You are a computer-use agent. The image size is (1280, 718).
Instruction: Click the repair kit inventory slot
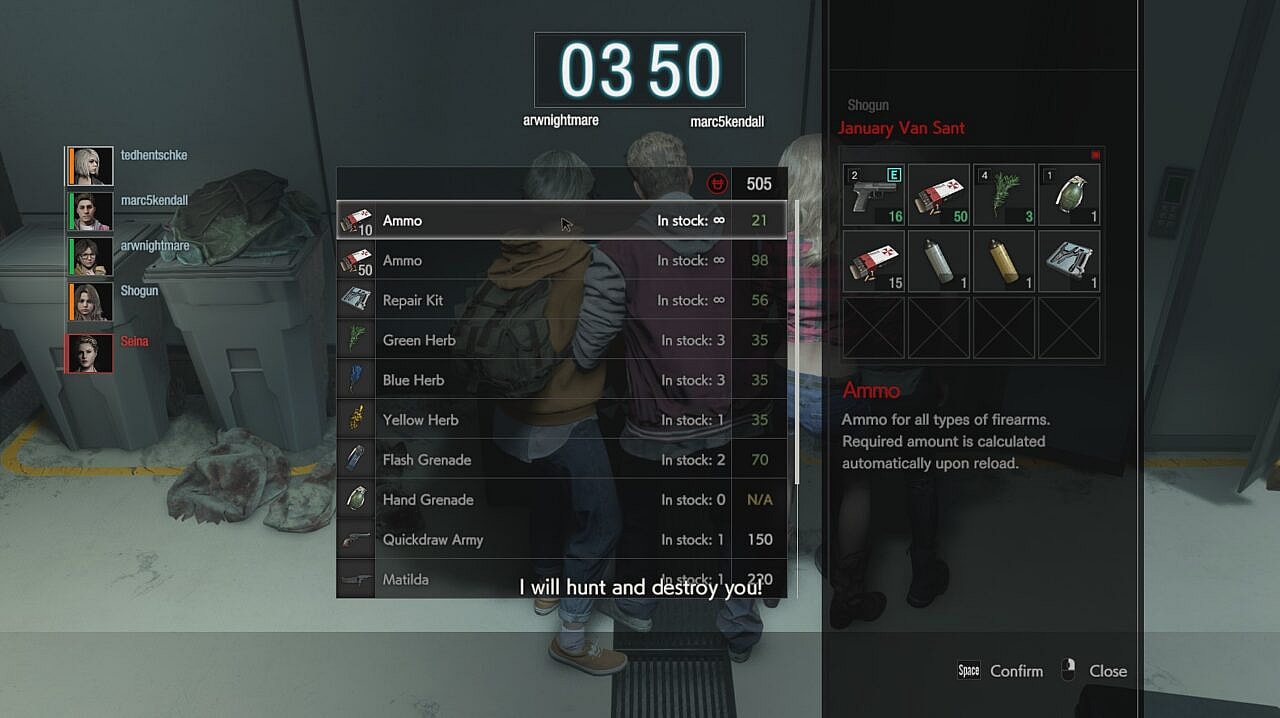(x=1070, y=262)
